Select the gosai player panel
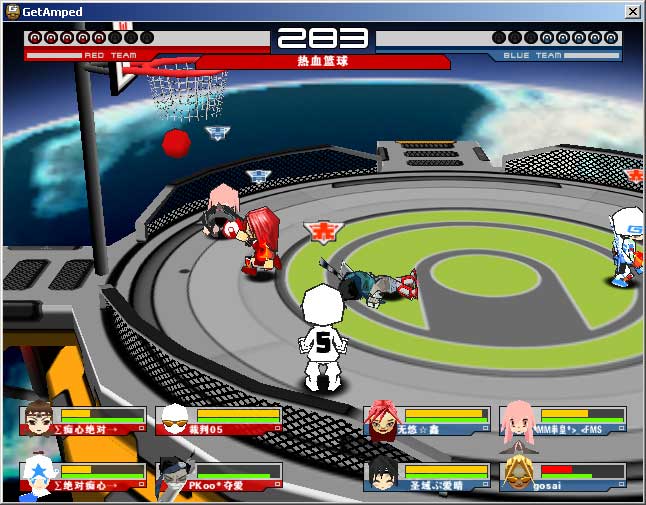The height and width of the screenshot is (505, 646). coord(563,476)
